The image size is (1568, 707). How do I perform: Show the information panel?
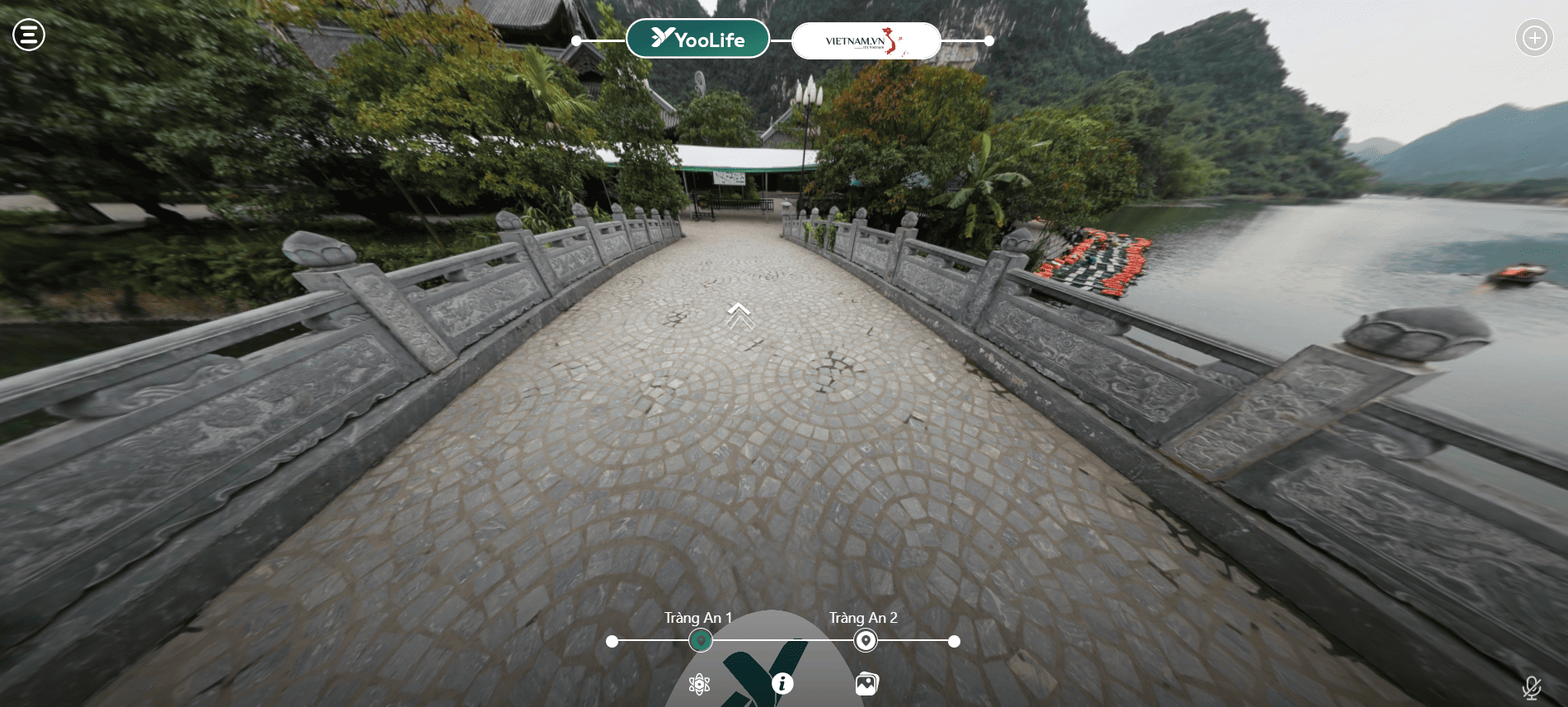[782, 684]
